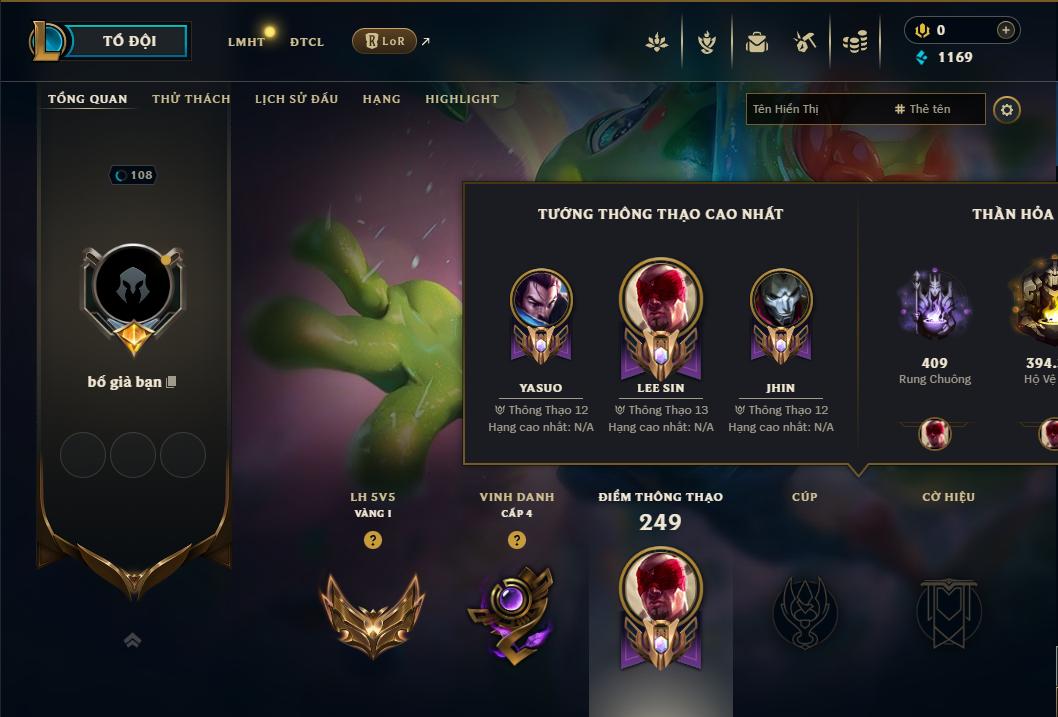Screen dimensions: 1058x717
Task: Select Jhin mastery portrait
Action: tap(781, 300)
